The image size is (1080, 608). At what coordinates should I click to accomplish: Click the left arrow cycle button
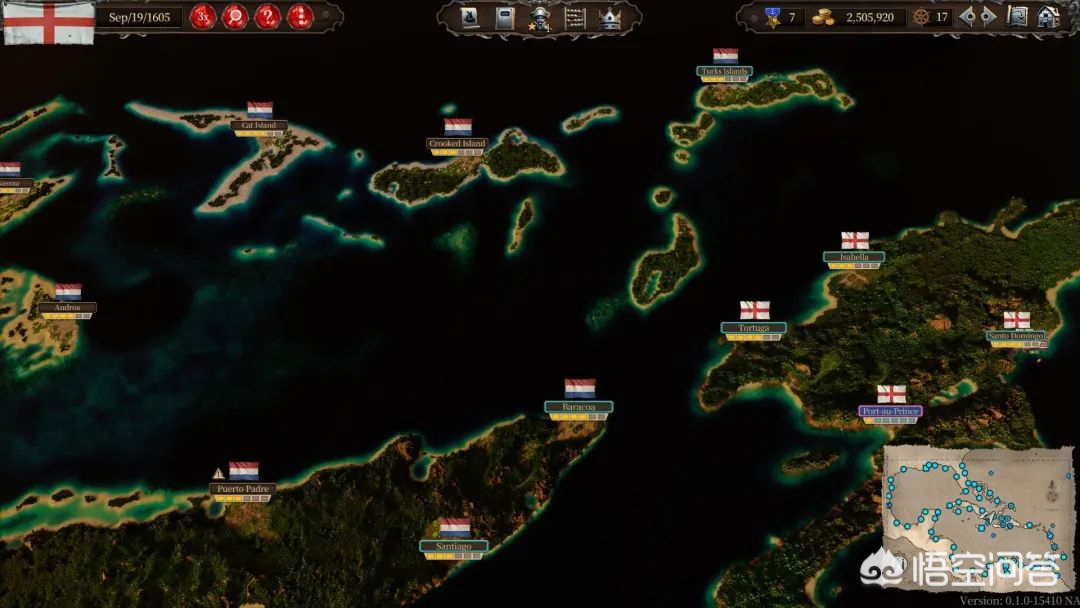pos(967,17)
